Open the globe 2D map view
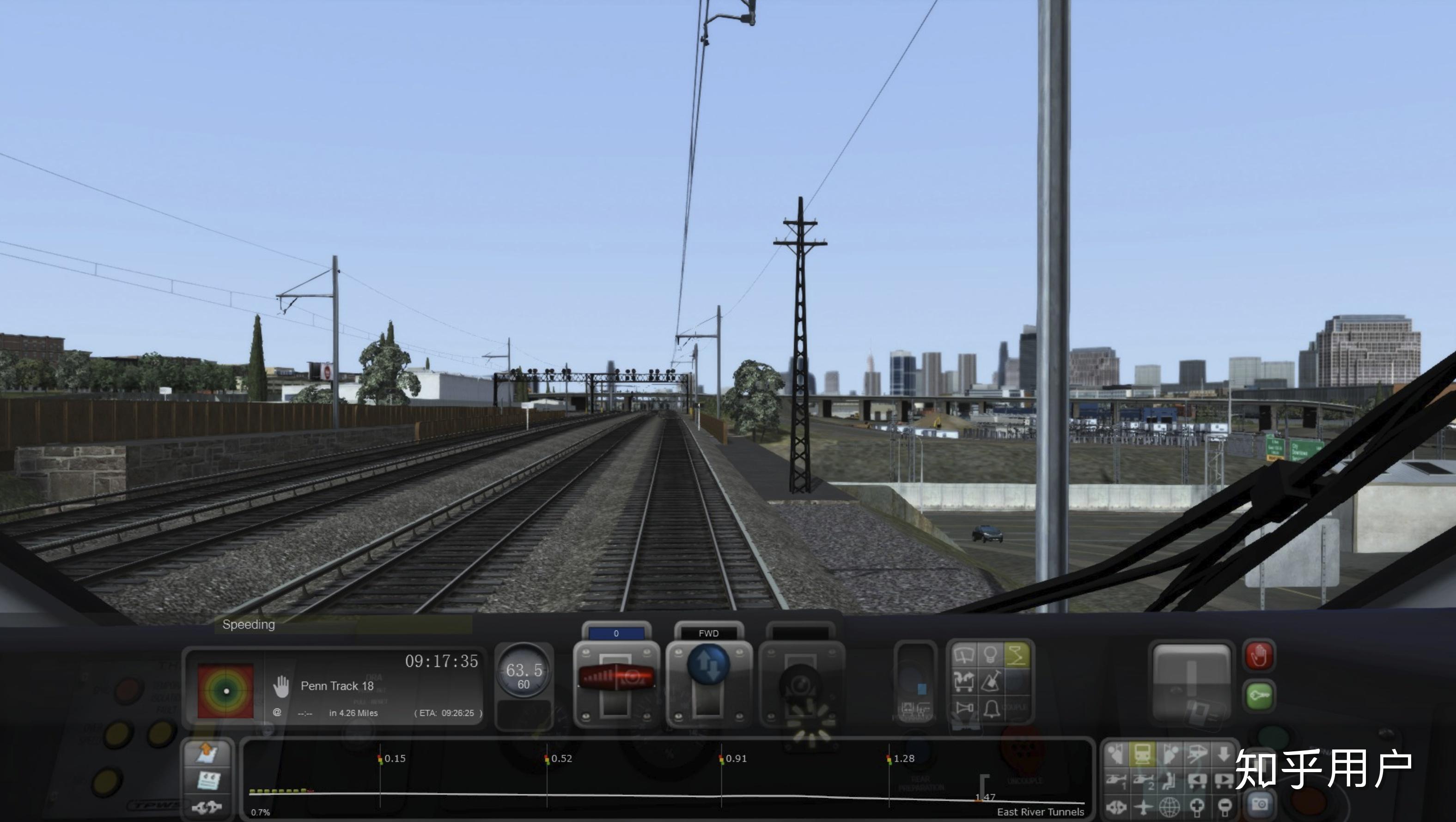 (1170, 806)
